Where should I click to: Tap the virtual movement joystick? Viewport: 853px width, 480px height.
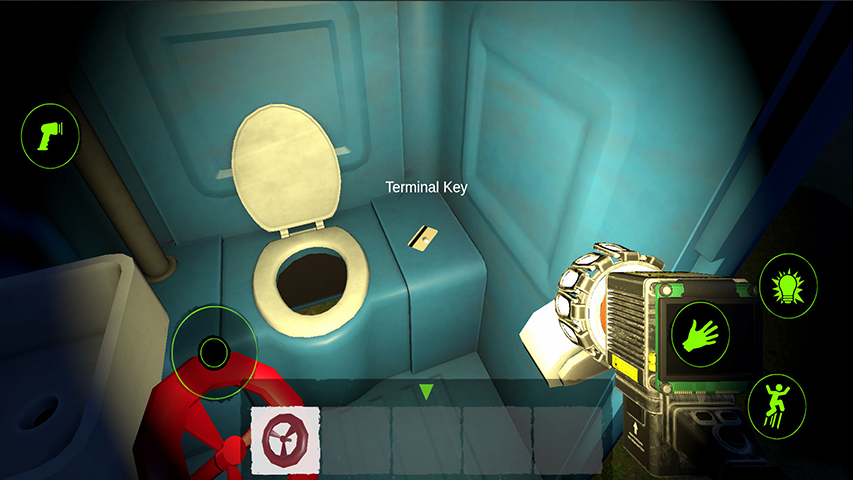[x=214, y=351]
